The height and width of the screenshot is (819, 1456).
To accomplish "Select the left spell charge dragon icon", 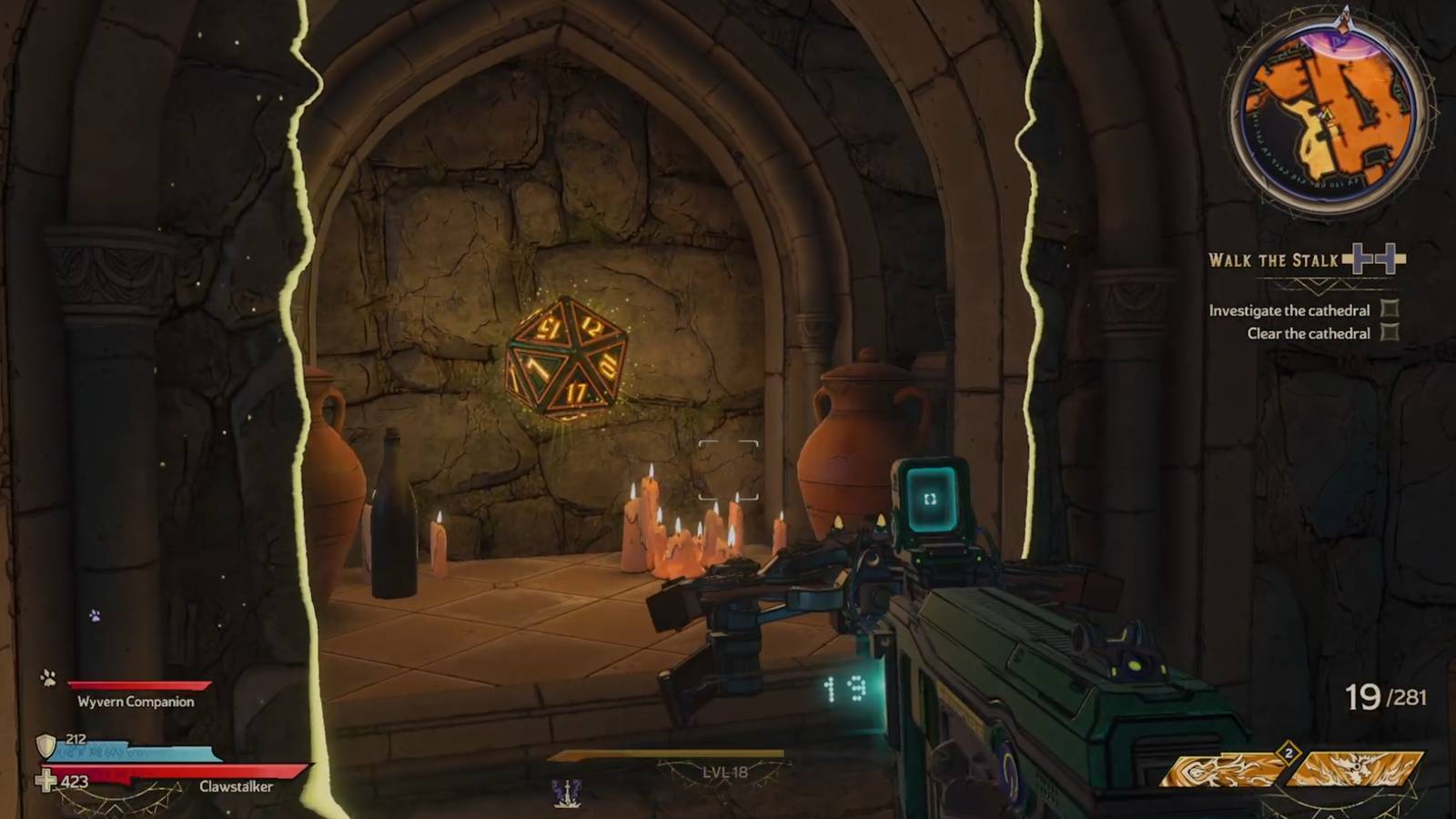I will pyautogui.click(x=1219, y=769).
